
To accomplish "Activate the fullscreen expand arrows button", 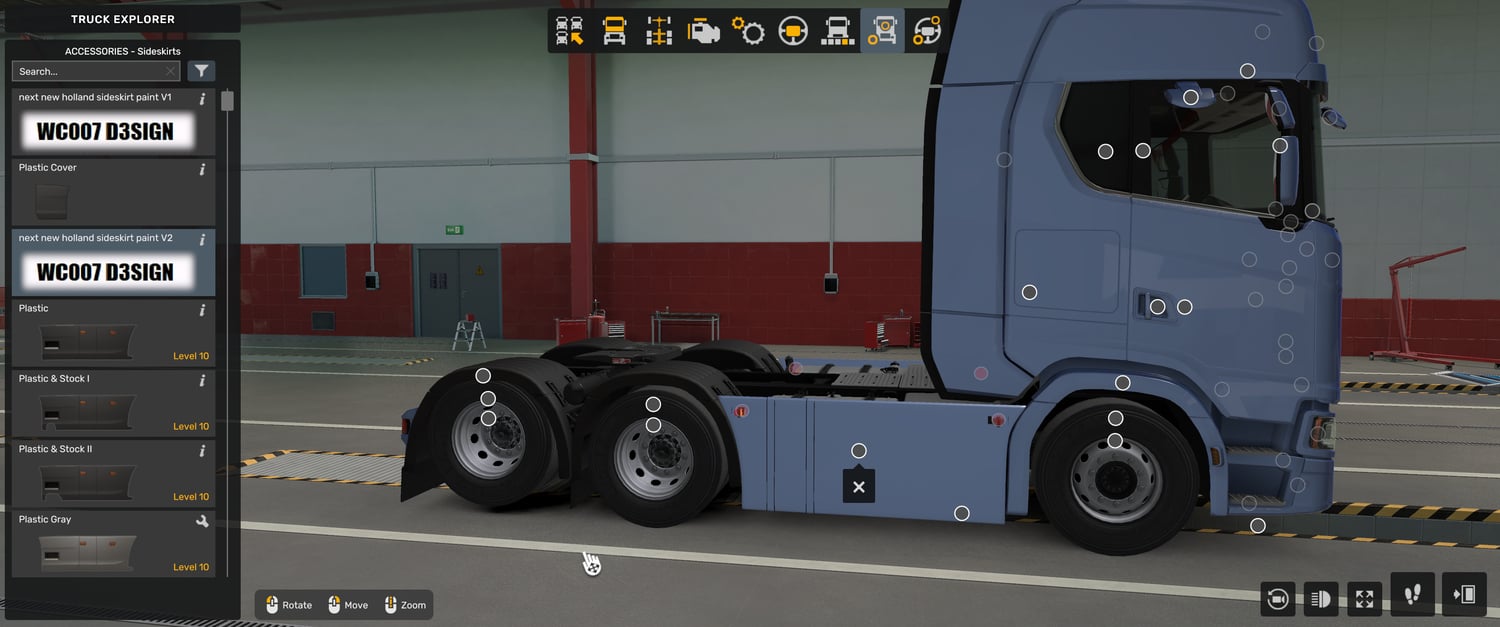I will coord(1365,599).
